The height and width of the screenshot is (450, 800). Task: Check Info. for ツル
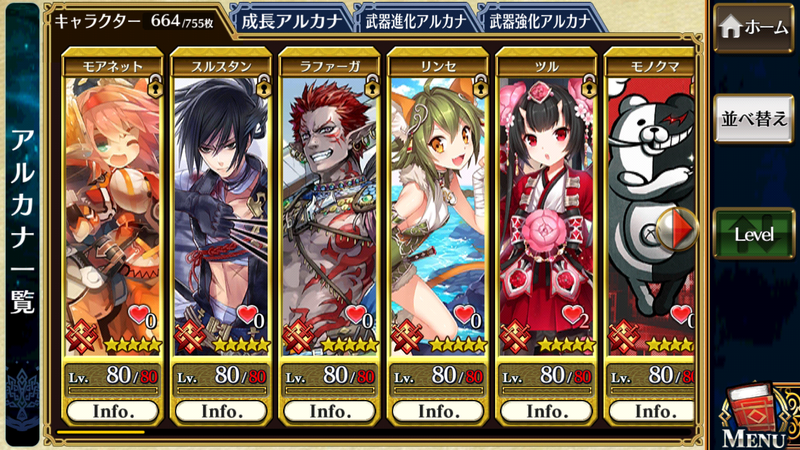pyautogui.click(x=546, y=411)
